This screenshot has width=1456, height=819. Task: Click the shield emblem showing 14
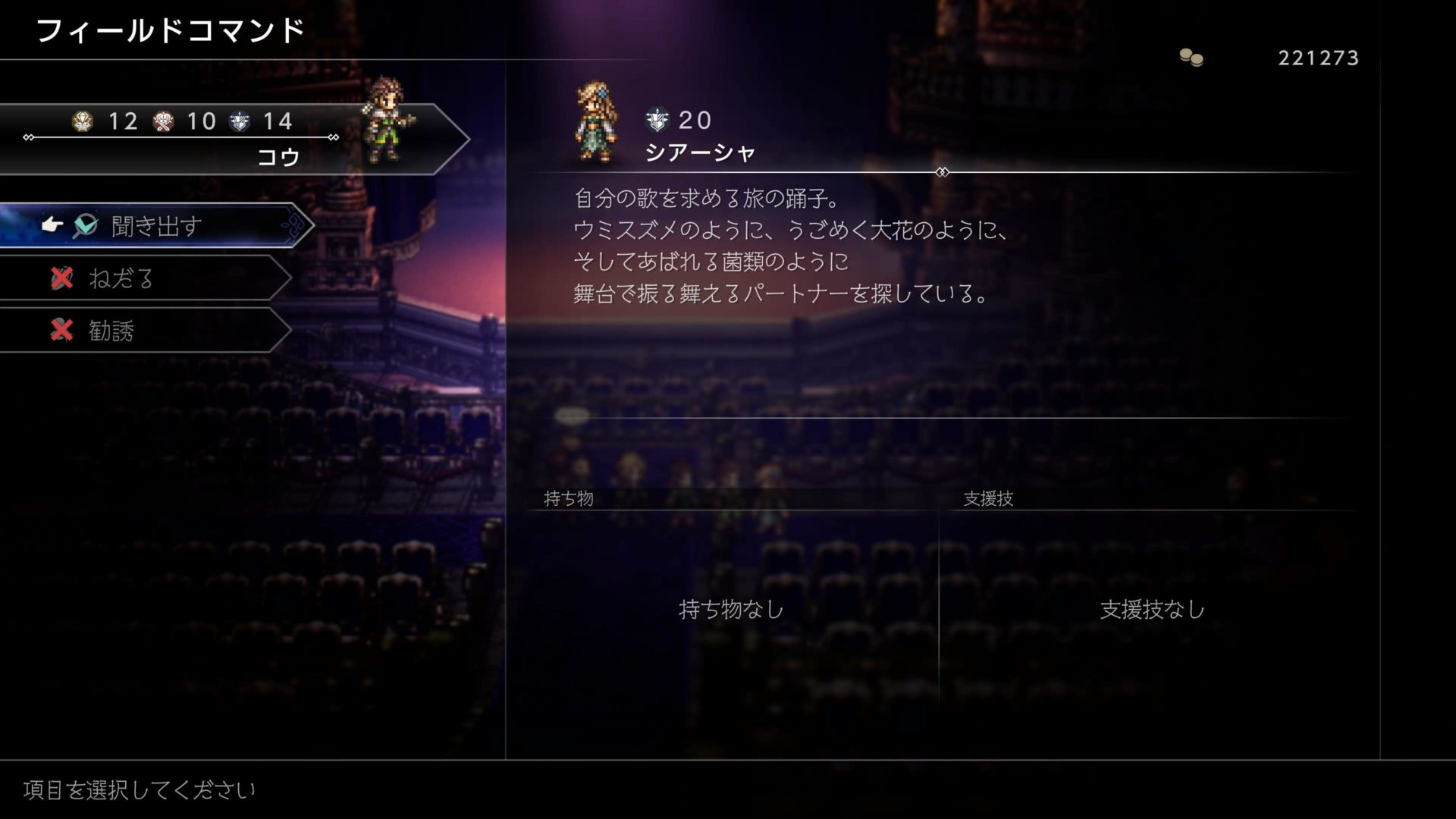pyautogui.click(x=240, y=121)
